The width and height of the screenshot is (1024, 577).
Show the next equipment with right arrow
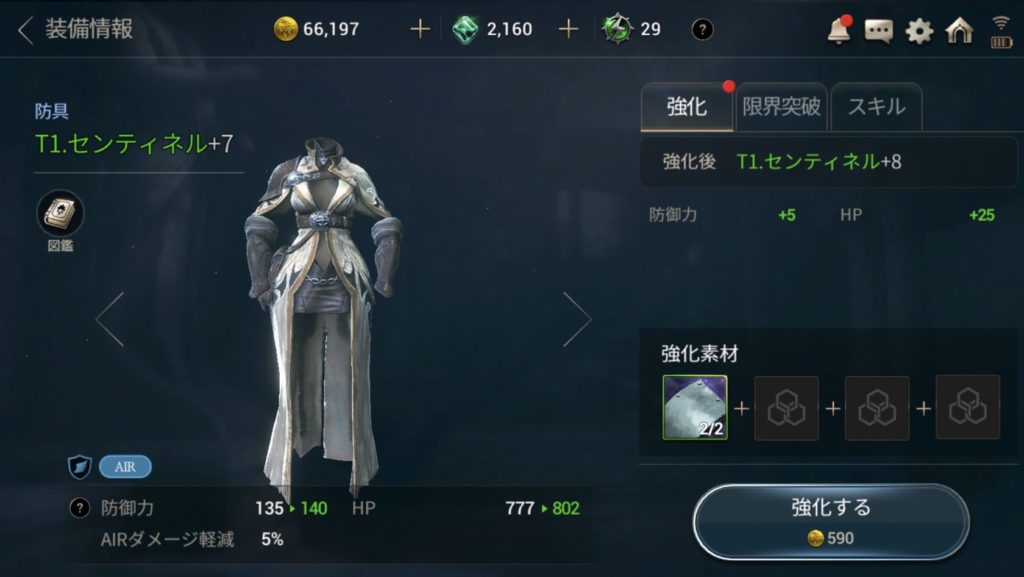pos(577,320)
